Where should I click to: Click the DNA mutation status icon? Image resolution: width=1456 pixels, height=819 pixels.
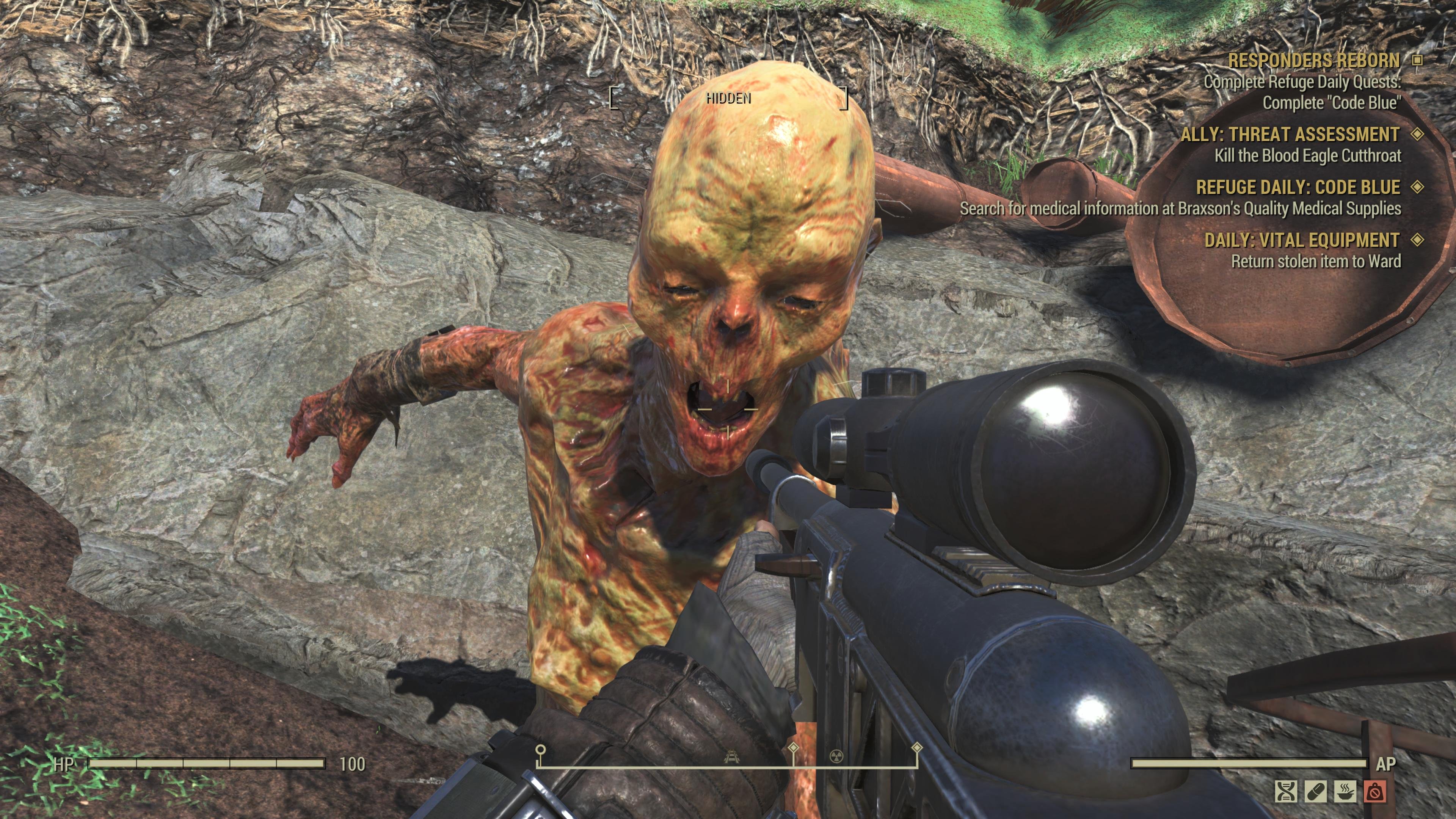[1286, 791]
